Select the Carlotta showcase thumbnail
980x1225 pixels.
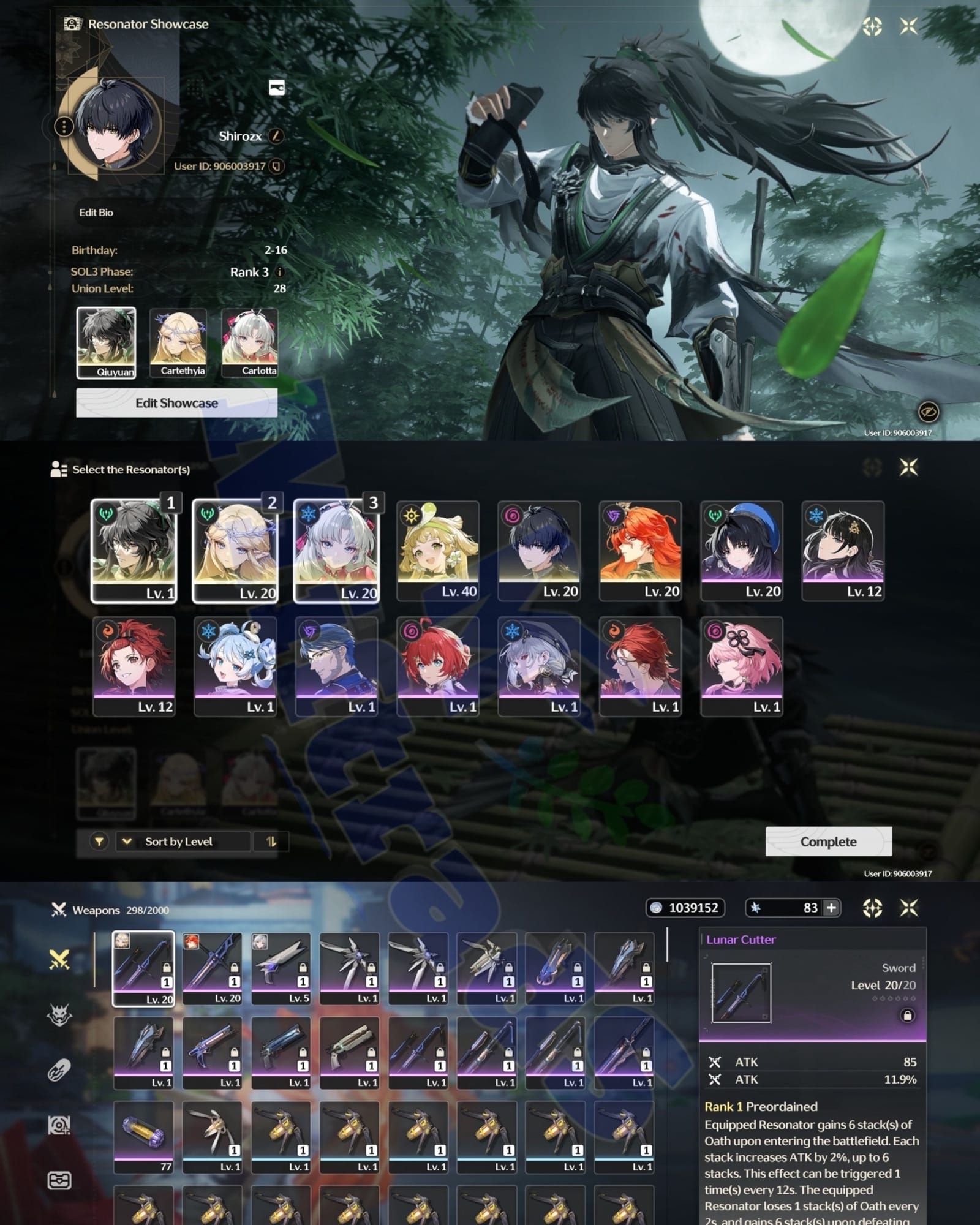[x=250, y=342]
